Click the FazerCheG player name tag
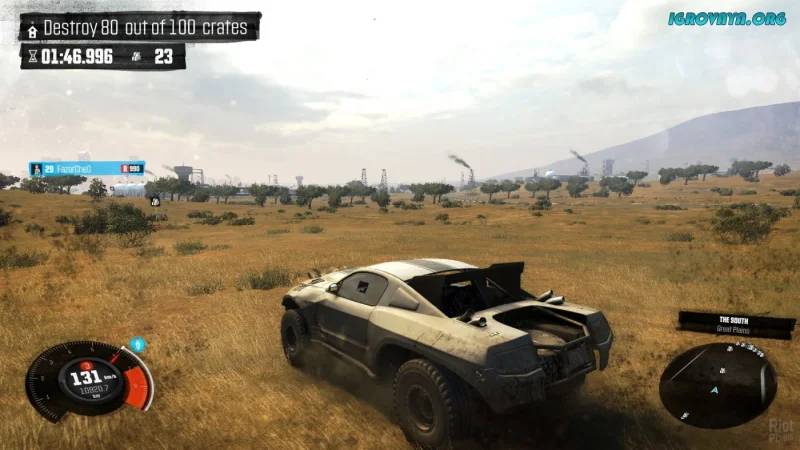800x450 pixels. tap(87, 169)
